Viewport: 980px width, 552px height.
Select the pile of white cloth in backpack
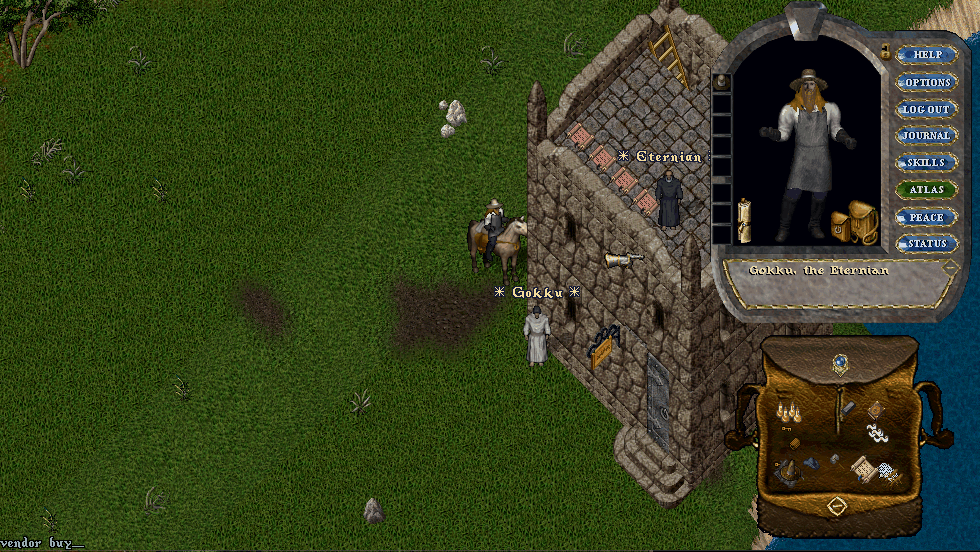[875, 434]
